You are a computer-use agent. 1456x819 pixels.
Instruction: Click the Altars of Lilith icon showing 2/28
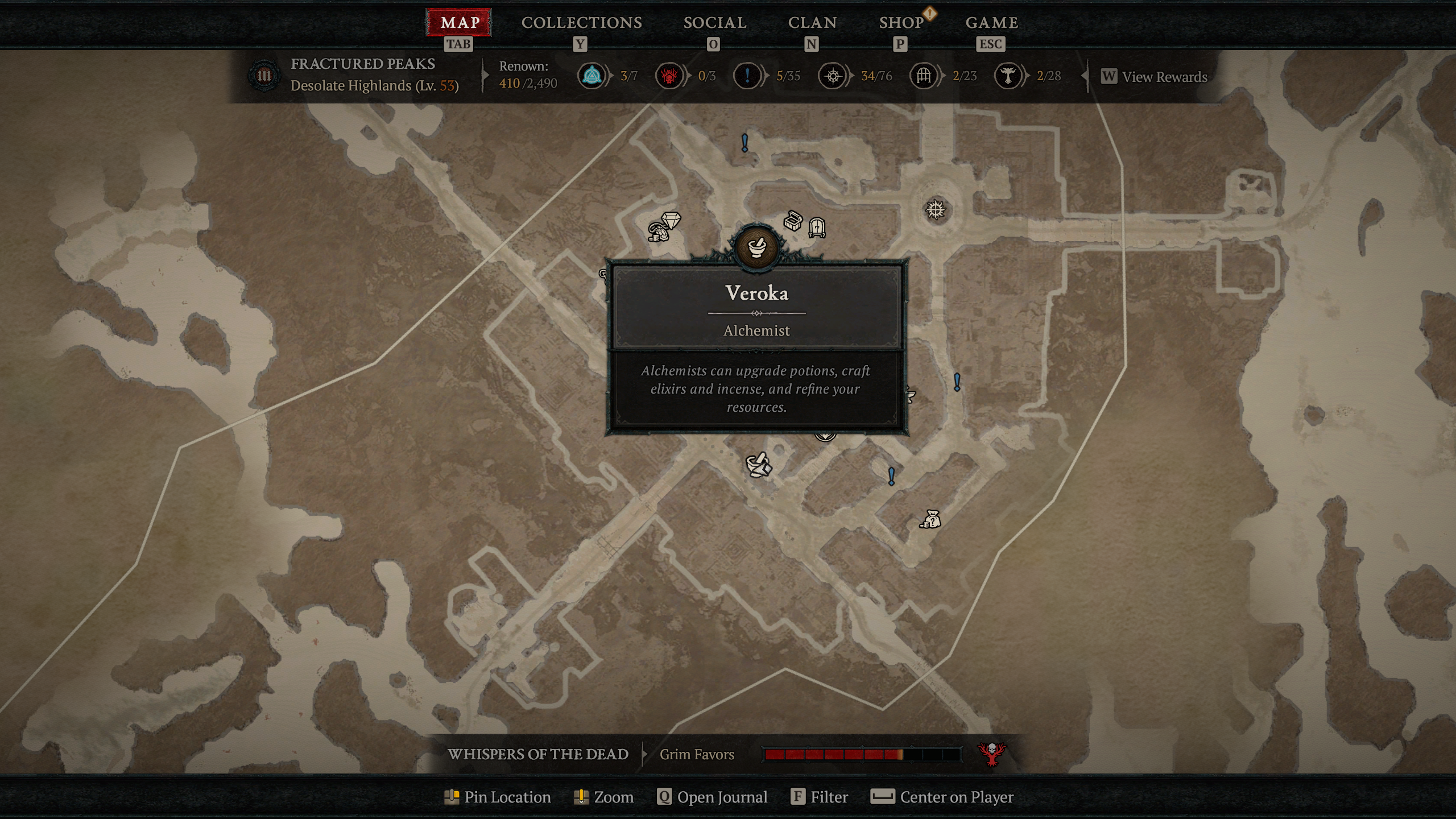click(x=1008, y=76)
